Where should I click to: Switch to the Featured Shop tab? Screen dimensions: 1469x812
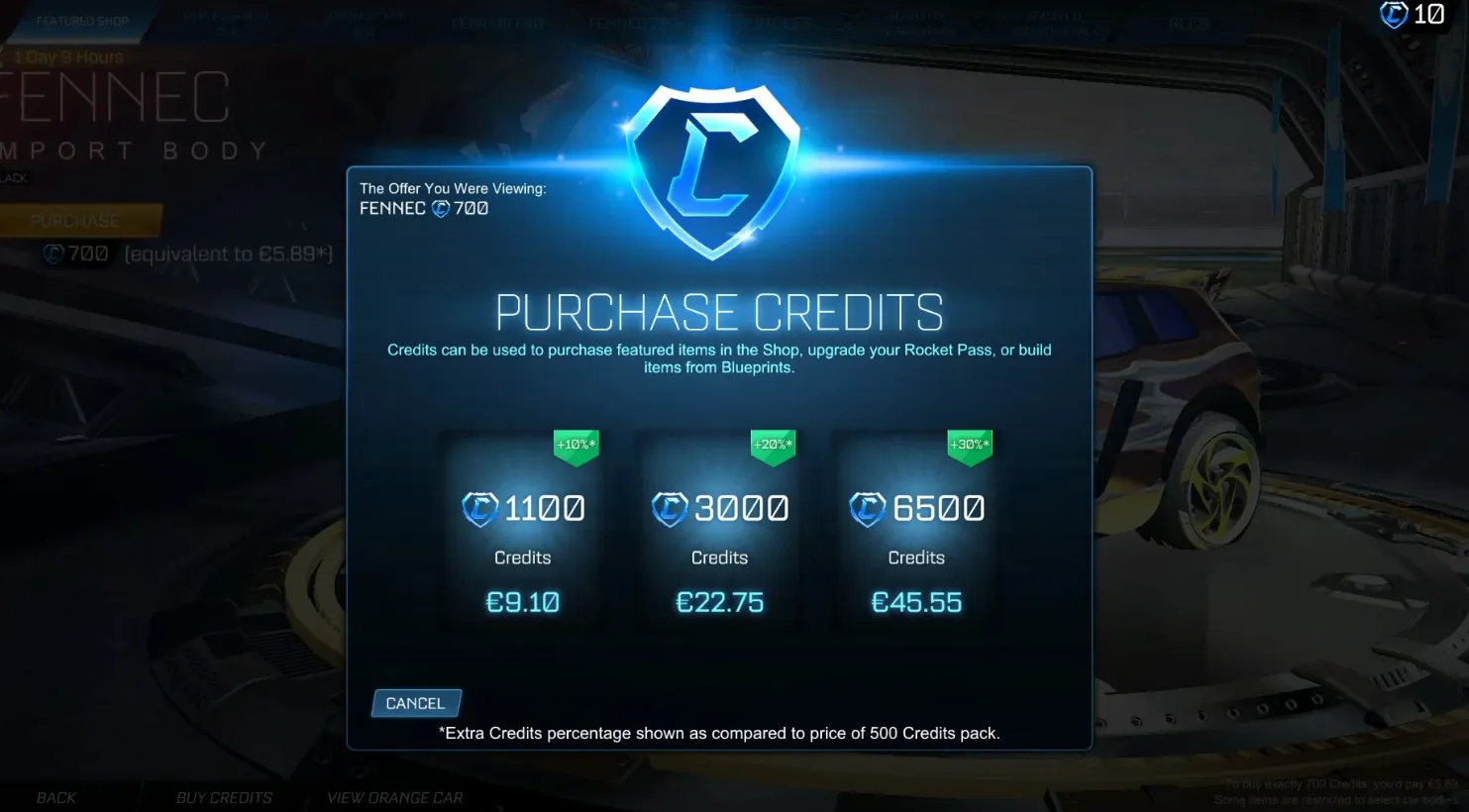(83, 20)
